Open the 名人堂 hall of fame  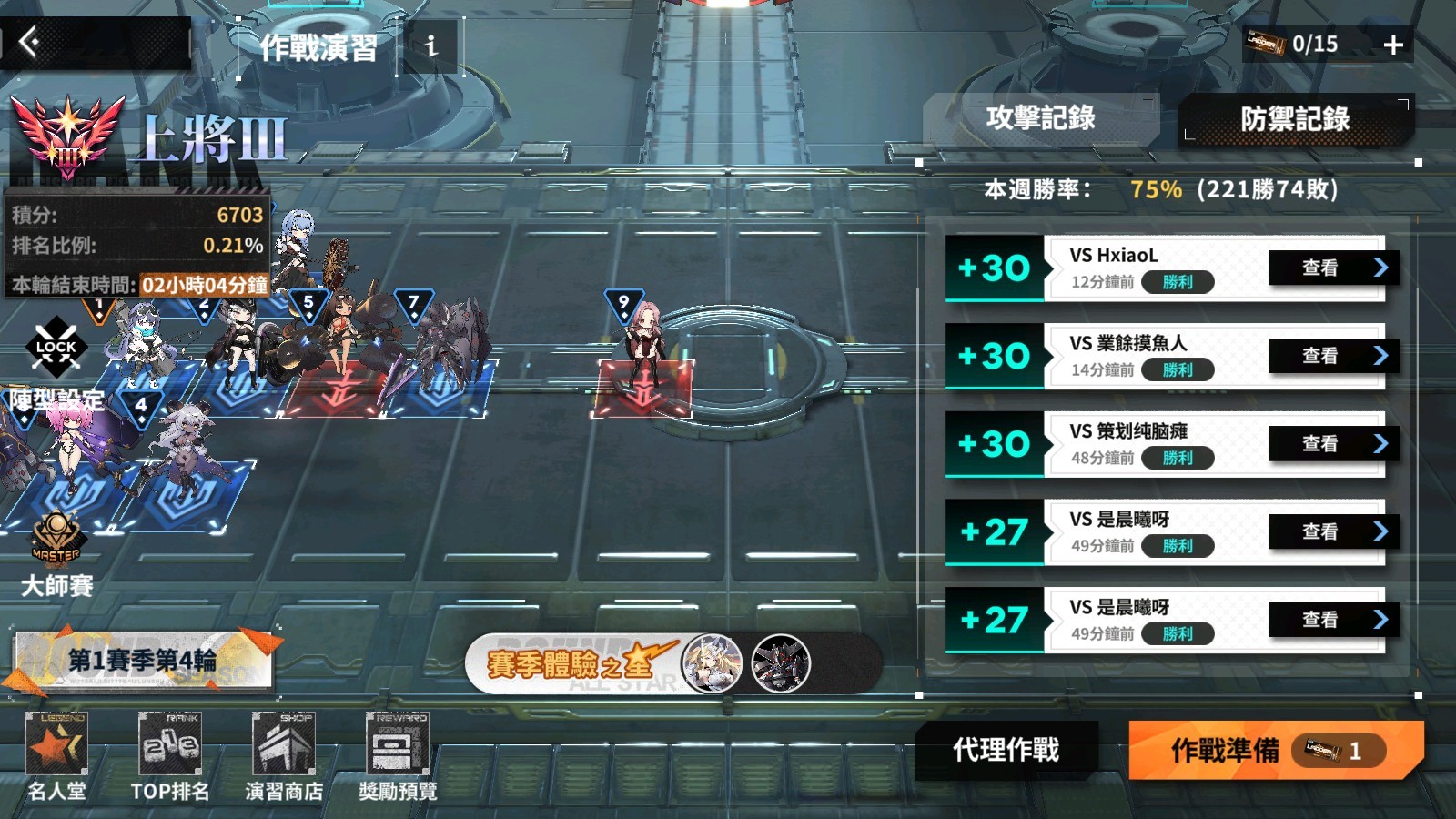(56, 757)
